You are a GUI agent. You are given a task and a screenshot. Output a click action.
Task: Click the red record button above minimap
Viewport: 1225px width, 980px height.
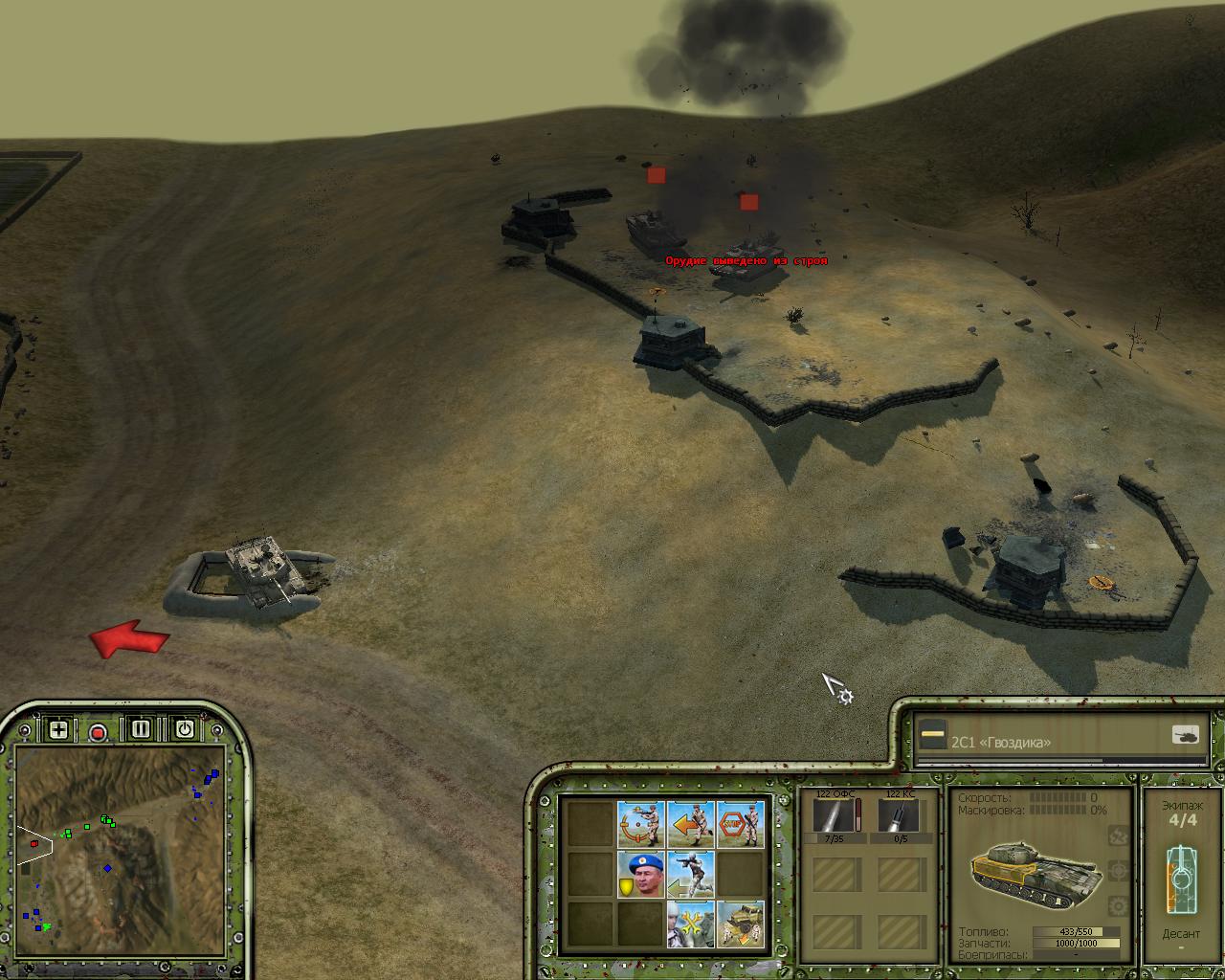click(98, 732)
